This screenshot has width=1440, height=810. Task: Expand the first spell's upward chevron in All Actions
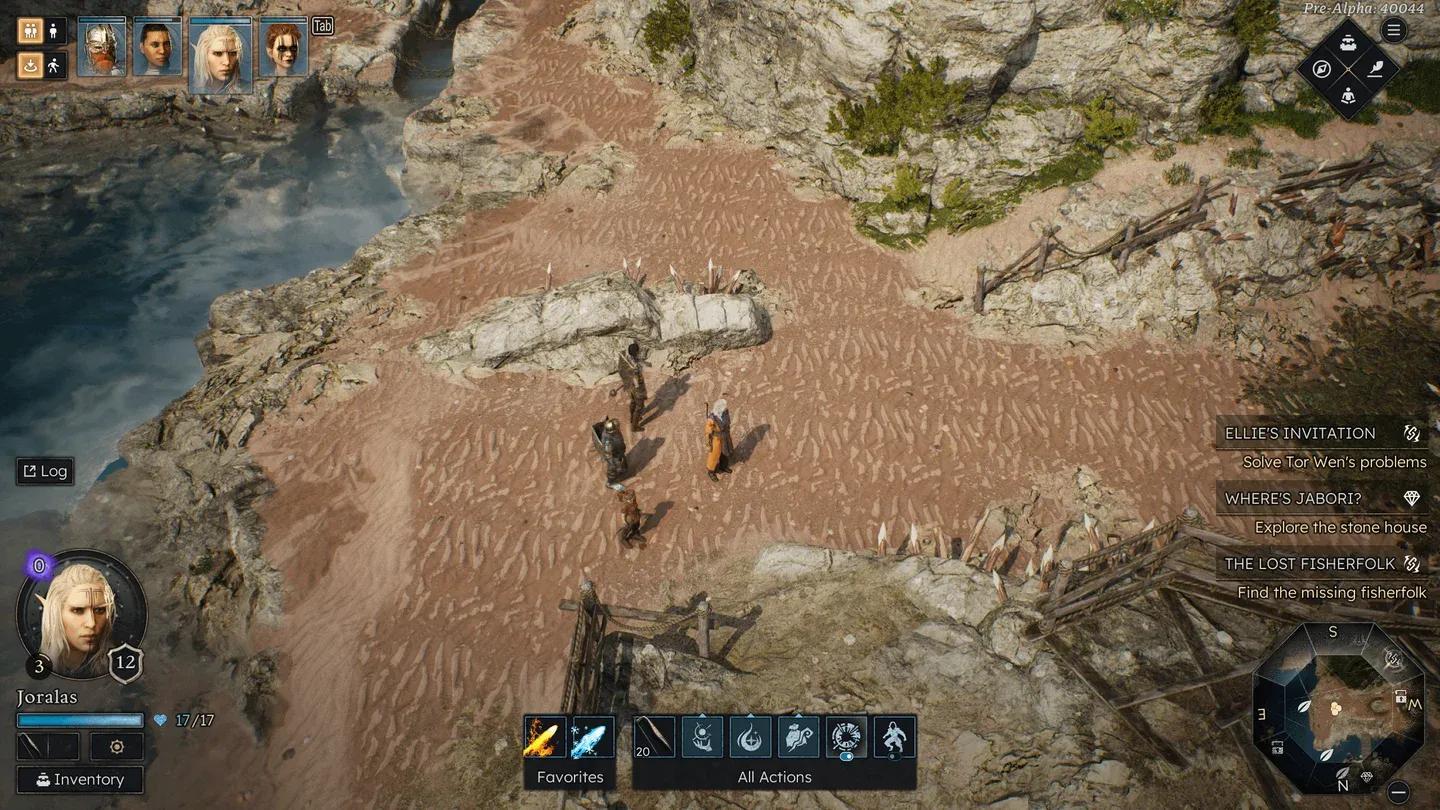pyautogui.click(x=701, y=715)
